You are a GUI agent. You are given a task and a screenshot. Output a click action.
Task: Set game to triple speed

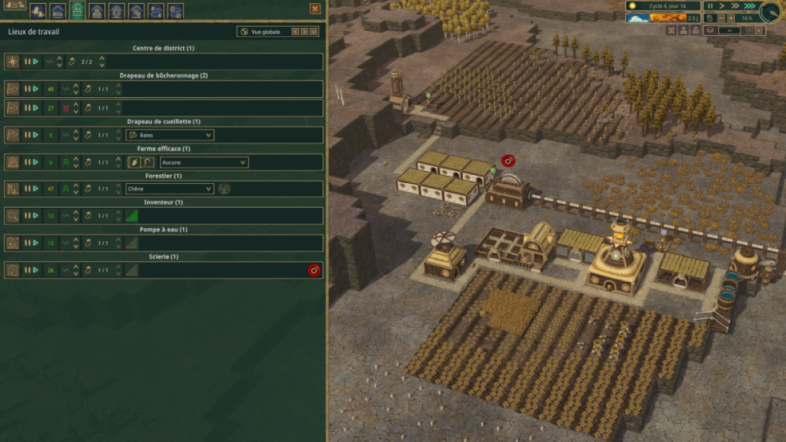[748, 6]
